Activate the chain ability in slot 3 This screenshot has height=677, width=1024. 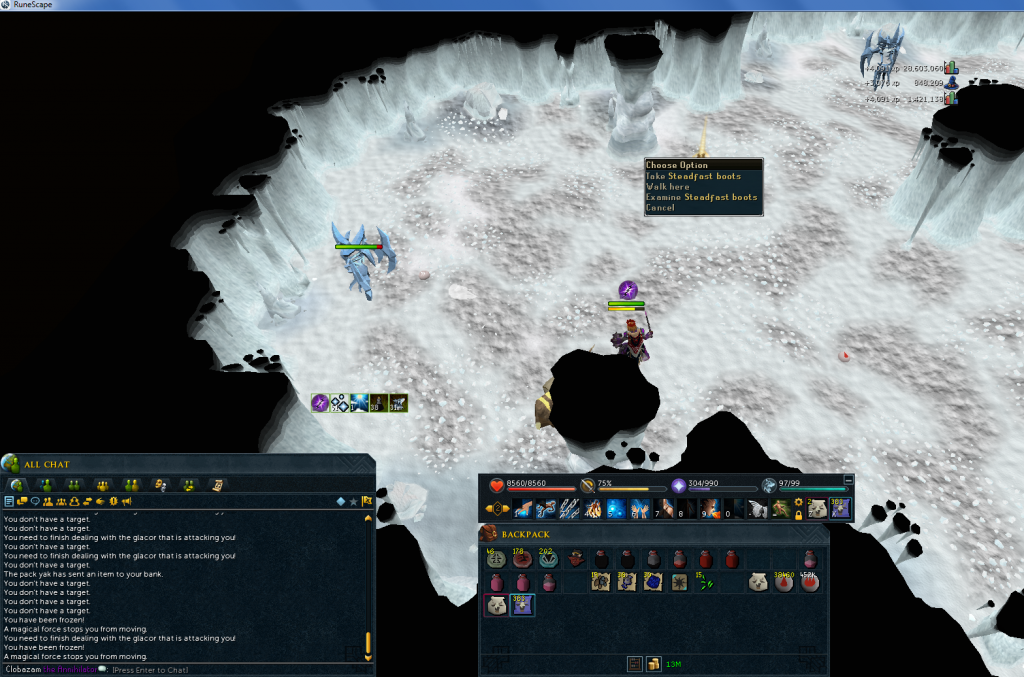(571, 509)
